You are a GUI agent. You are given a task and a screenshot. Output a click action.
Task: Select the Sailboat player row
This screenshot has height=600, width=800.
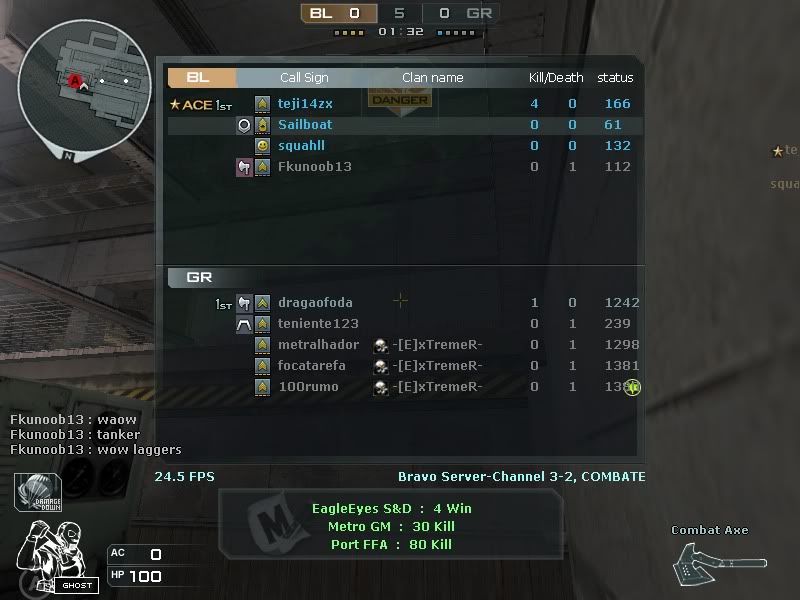305,125
